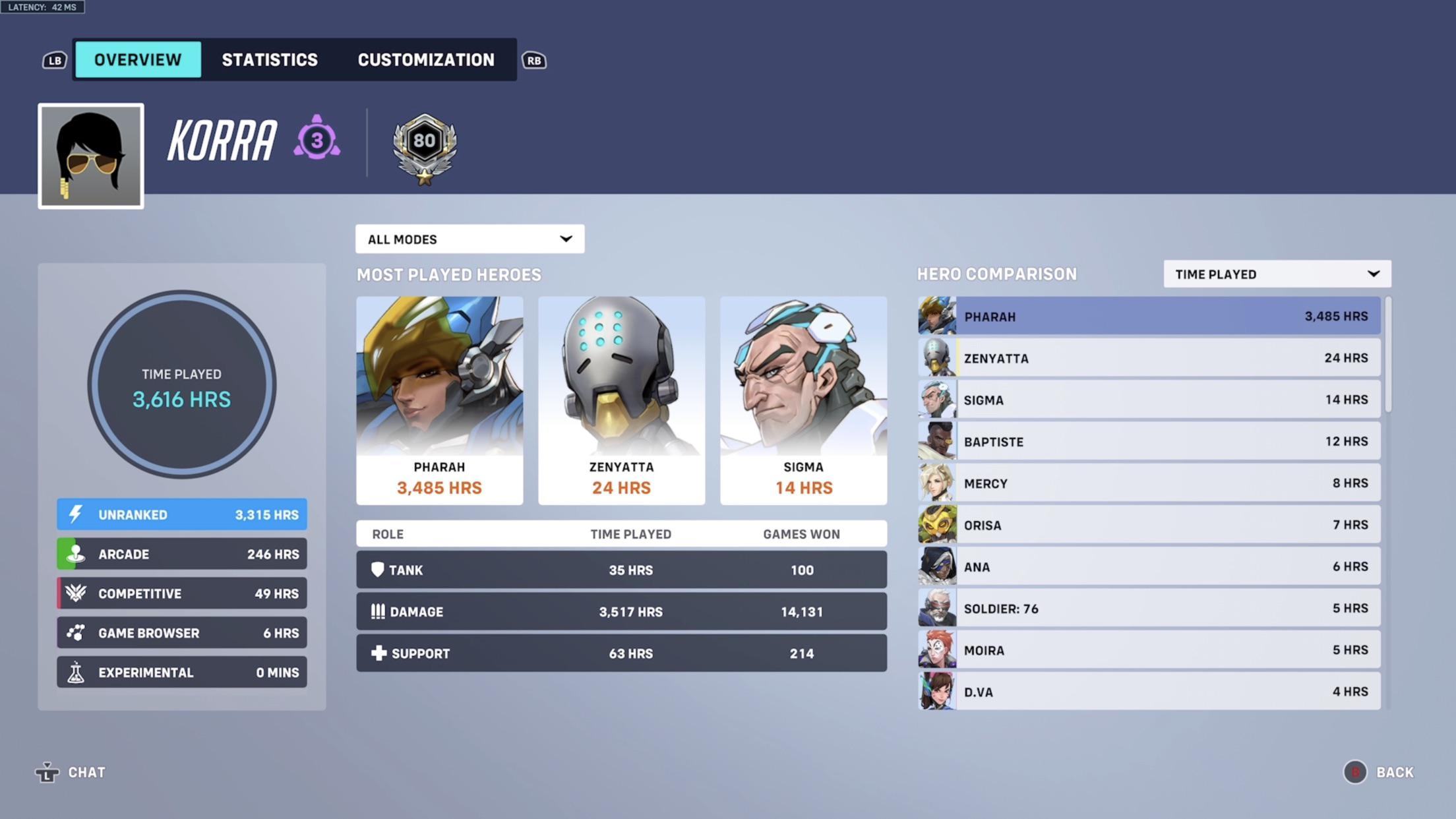Switch to the Statistics tab
The image size is (1456, 819).
270,60
